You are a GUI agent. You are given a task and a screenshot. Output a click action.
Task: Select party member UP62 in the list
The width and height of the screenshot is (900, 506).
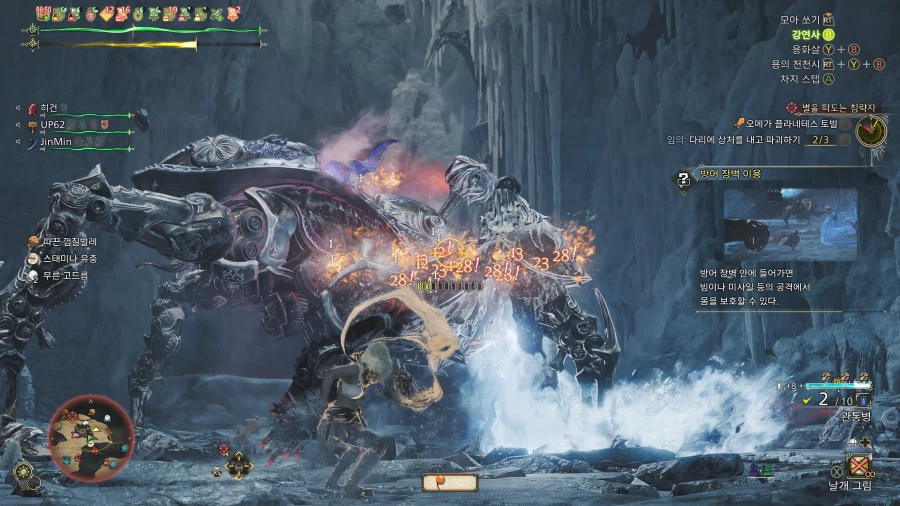click(52, 125)
